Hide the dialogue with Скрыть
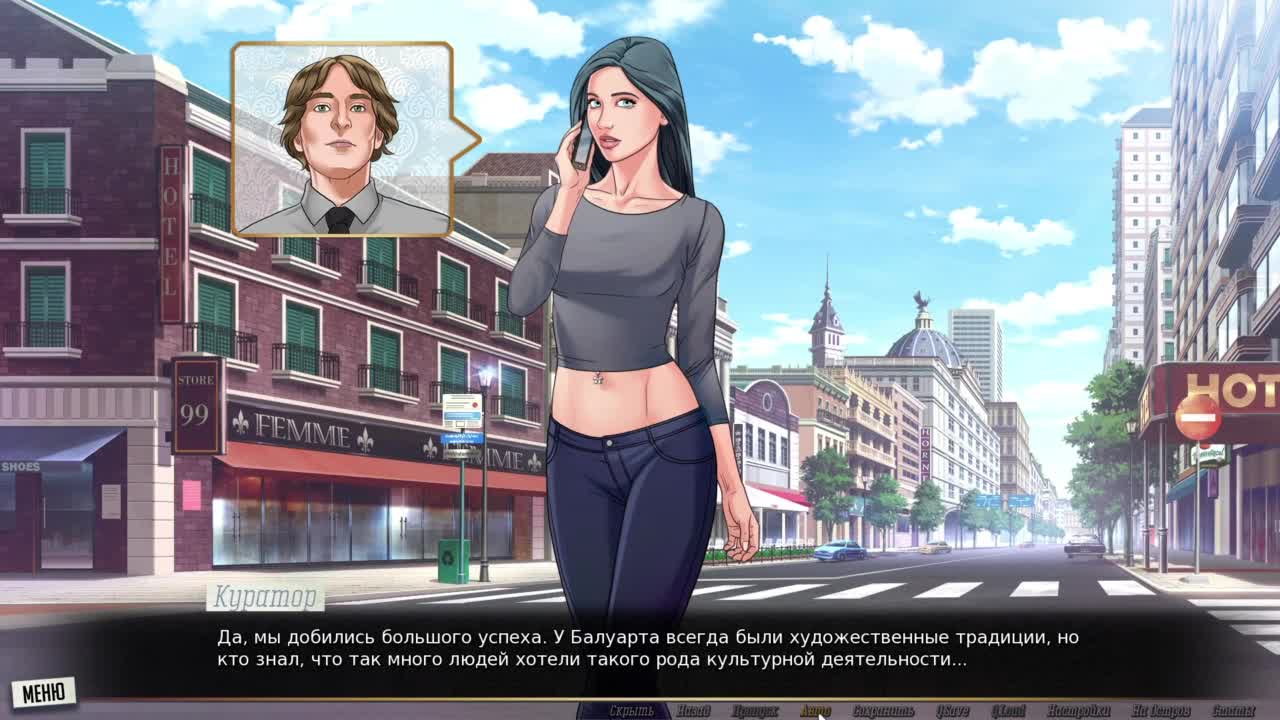The image size is (1280, 720). (631, 711)
